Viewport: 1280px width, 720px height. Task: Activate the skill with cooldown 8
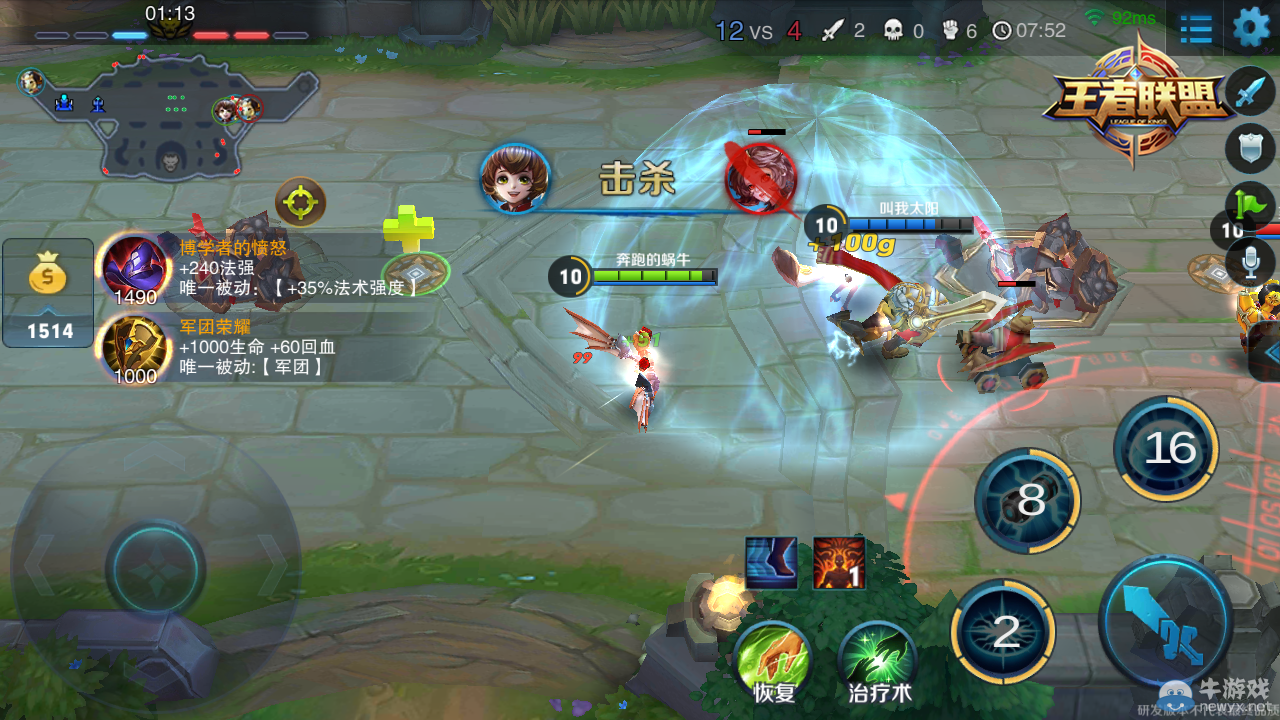point(1028,500)
